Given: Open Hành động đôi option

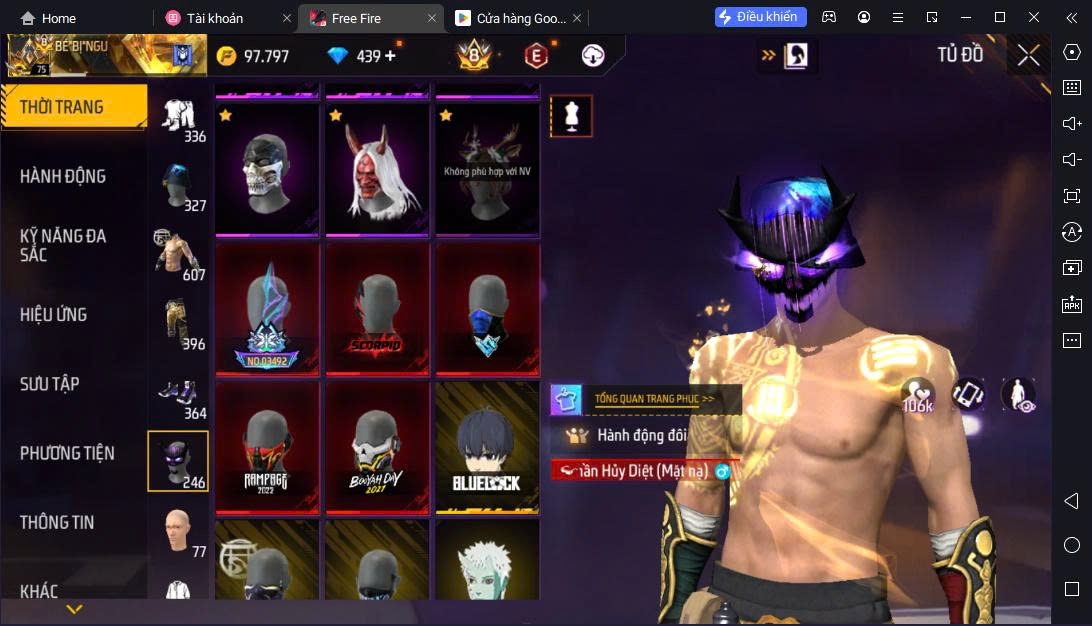Looking at the screenshot, I should tap(641, 435).
